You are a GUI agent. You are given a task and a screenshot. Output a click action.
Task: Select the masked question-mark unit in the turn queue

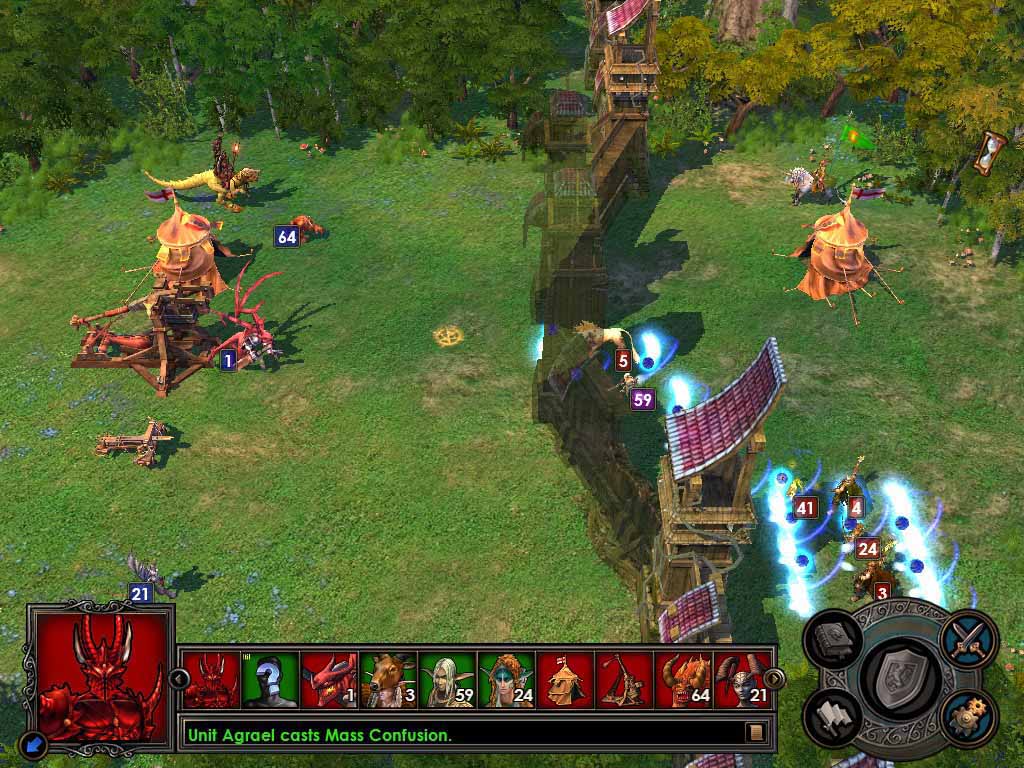[271, 680]
